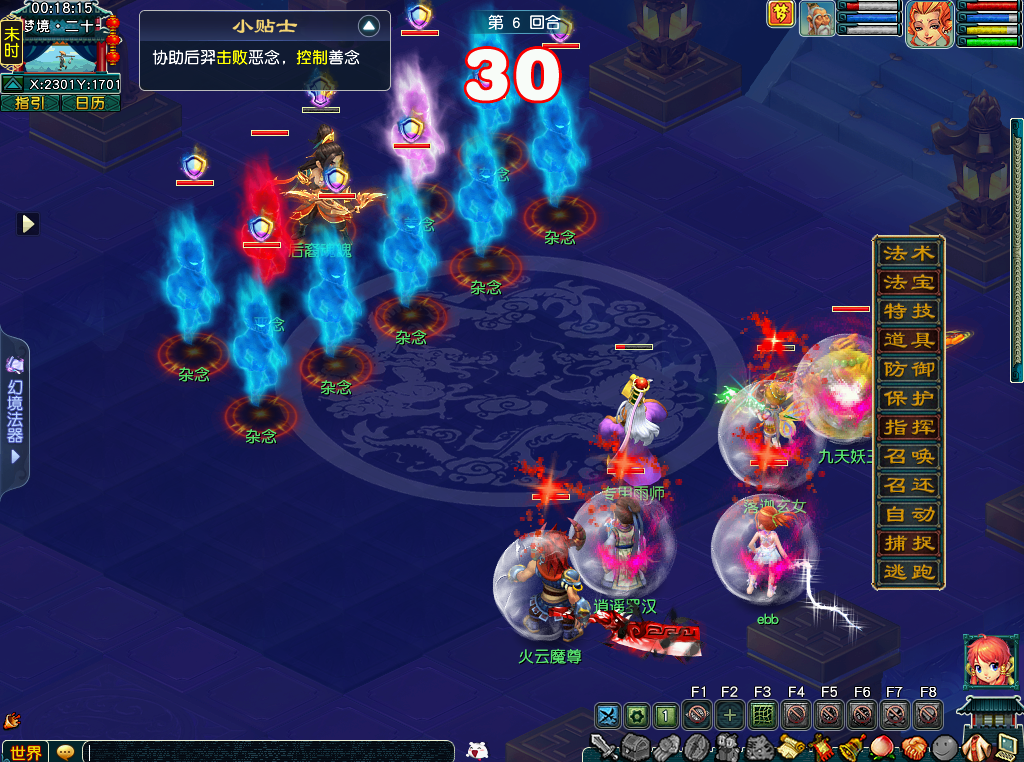Select the 保护 protect command
Viewport: 1024px width, 762px height.
908,398
